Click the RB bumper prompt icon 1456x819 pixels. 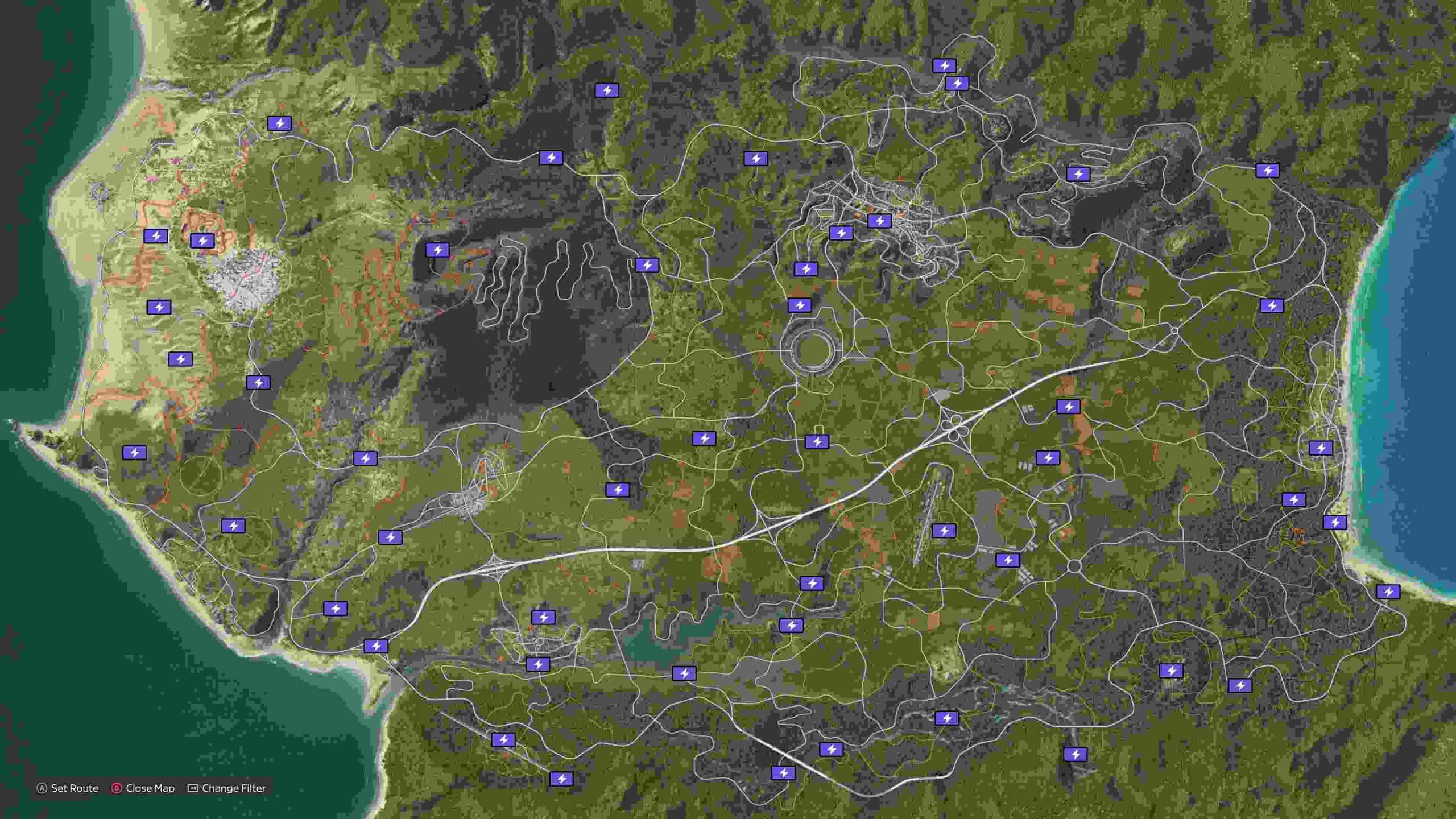click(x=192, y=788)
